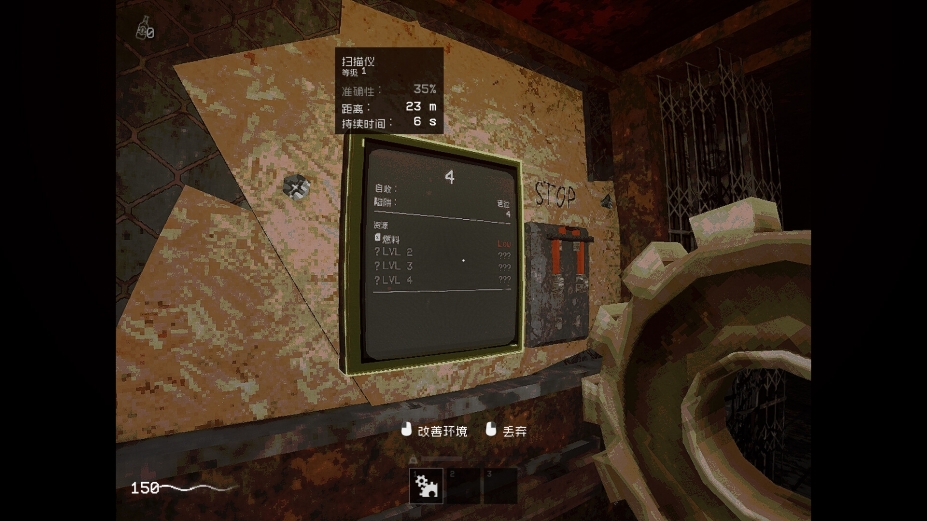Select empty hotbar slot number 2
The image size is (927, 521).
coord(464,485)
